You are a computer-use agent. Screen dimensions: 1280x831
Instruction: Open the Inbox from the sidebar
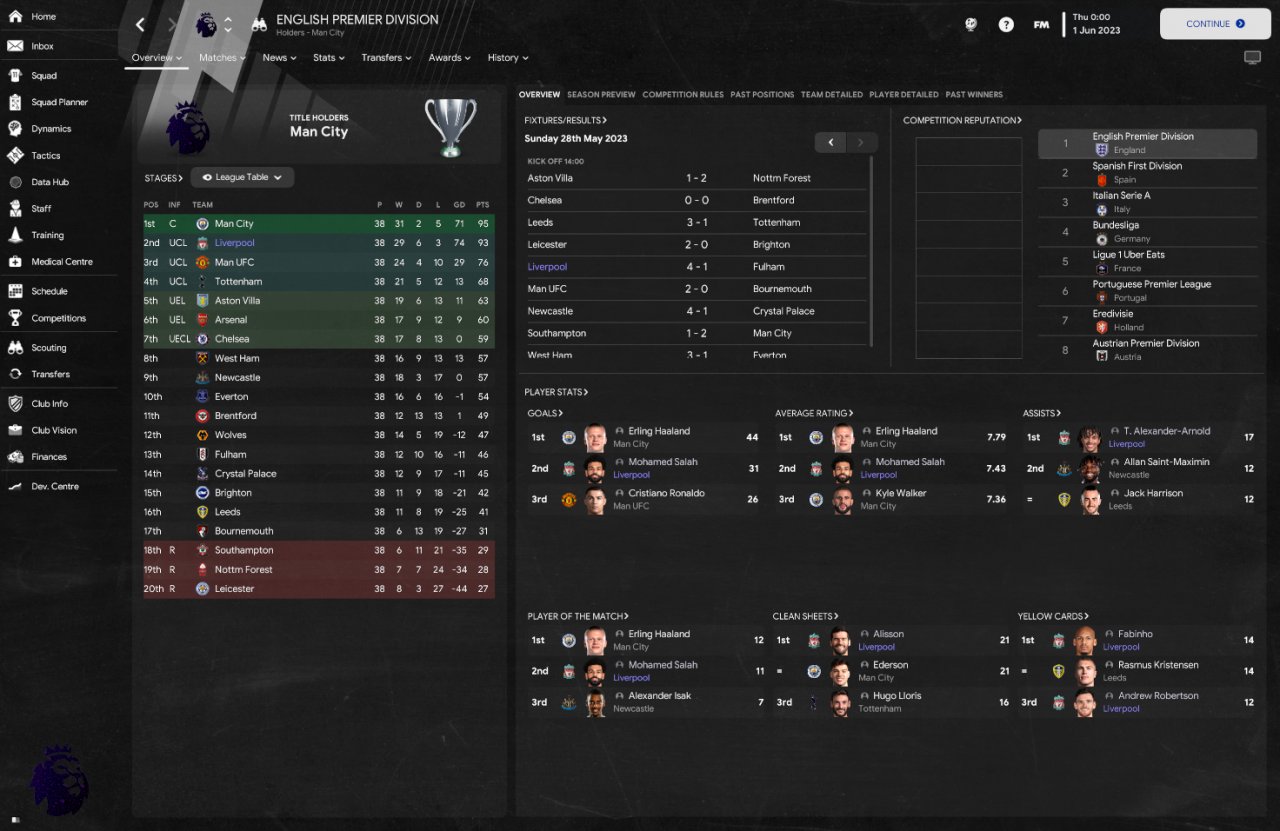pyautogui.click(x=42, y=46)
